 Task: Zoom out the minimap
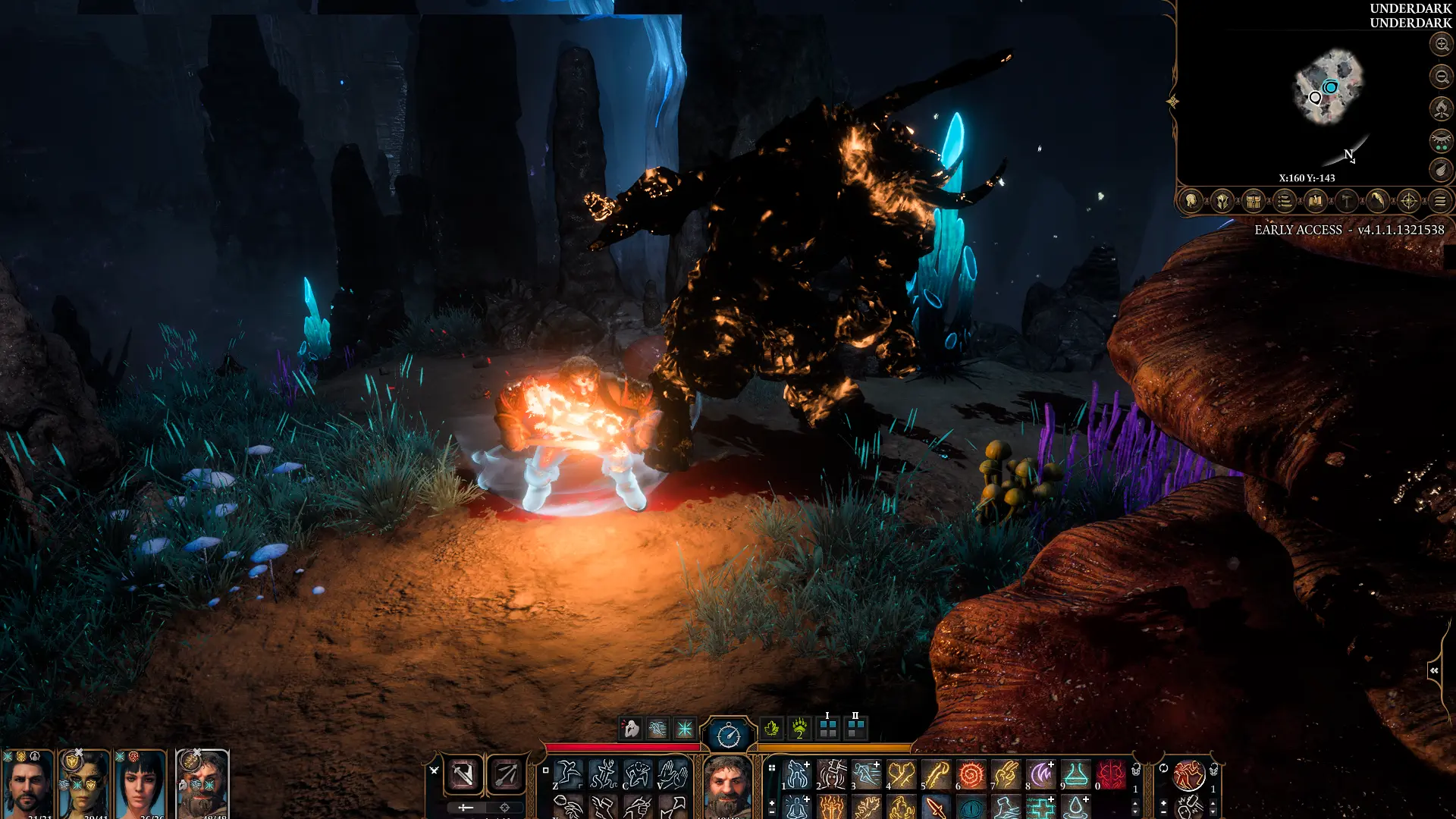point(1441,76)
